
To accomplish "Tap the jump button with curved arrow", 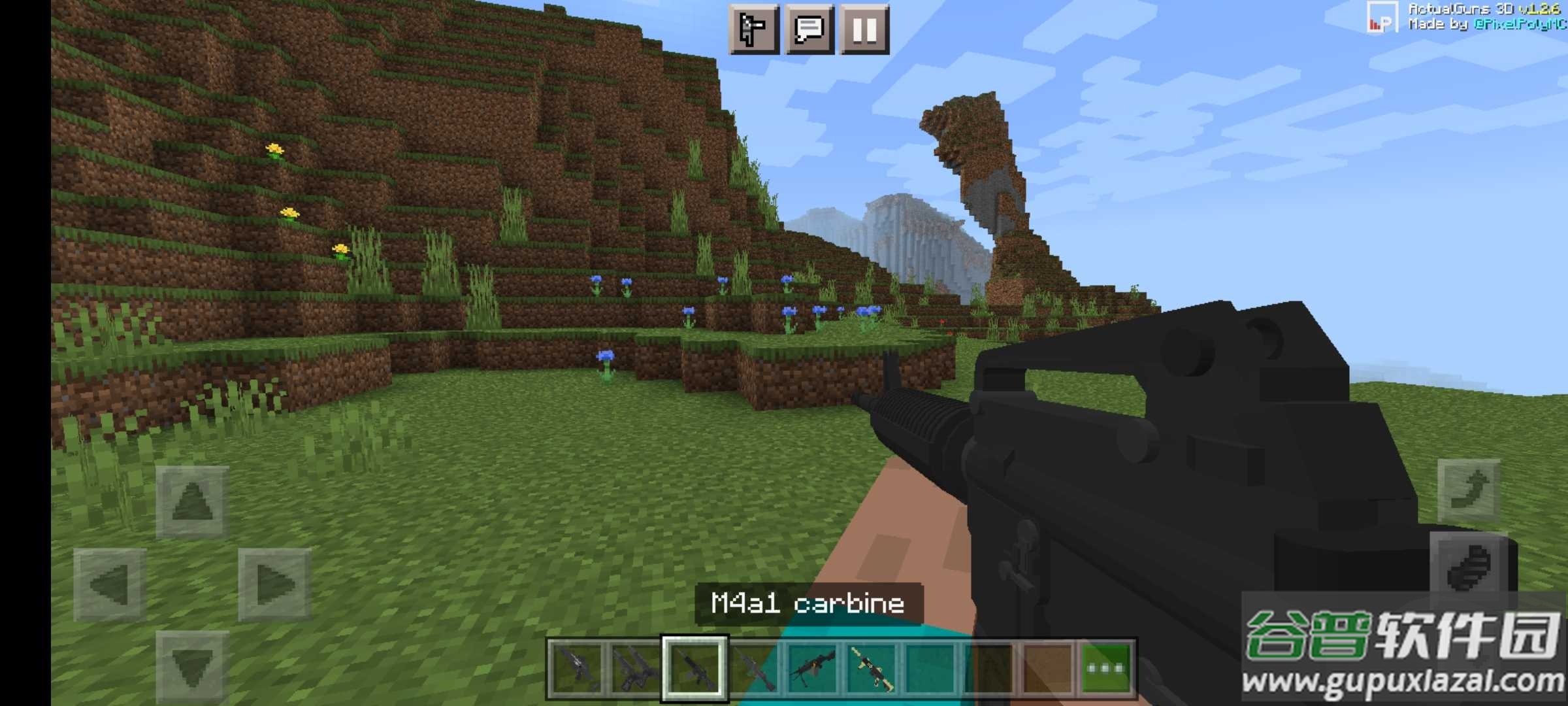I will coord(1469,490).
